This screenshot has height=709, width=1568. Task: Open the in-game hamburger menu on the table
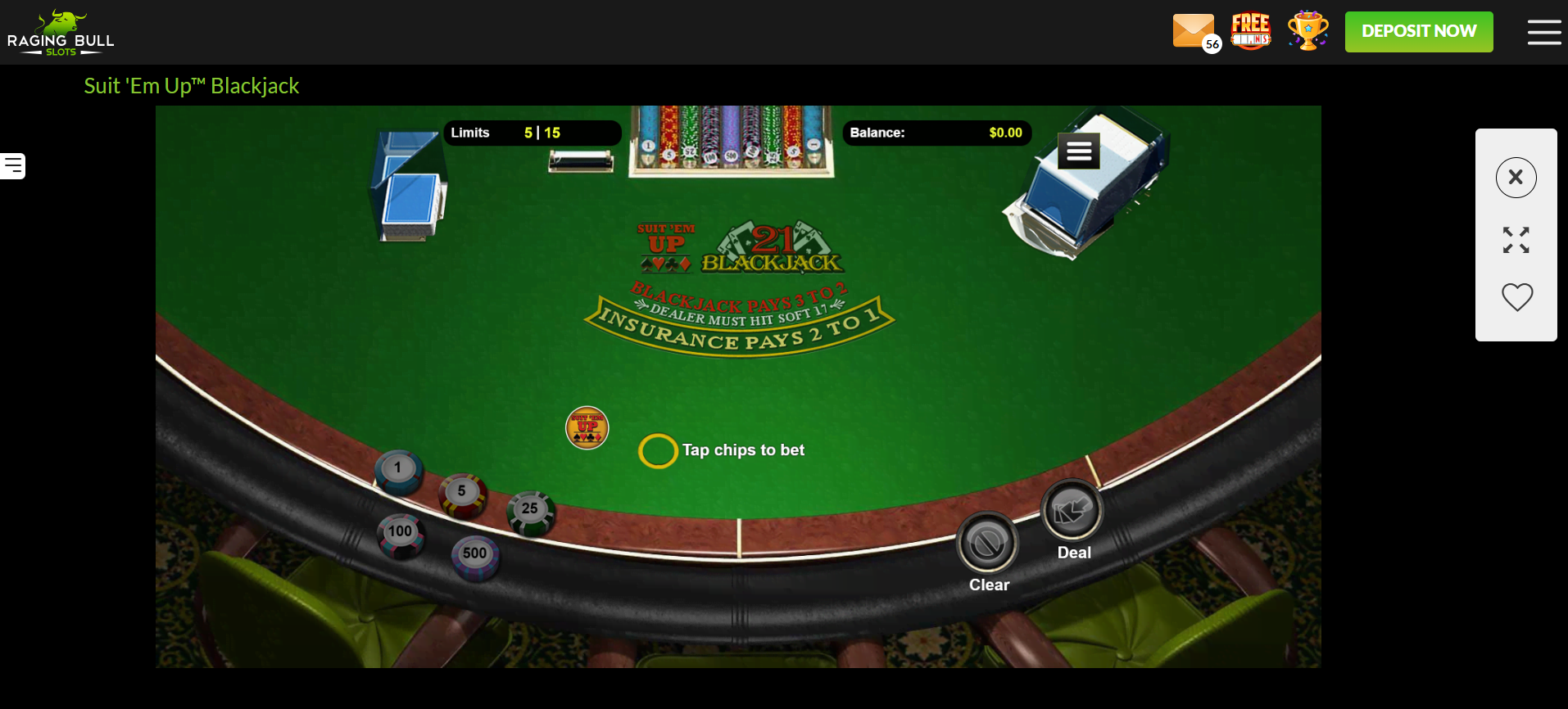coord(1077,151)
